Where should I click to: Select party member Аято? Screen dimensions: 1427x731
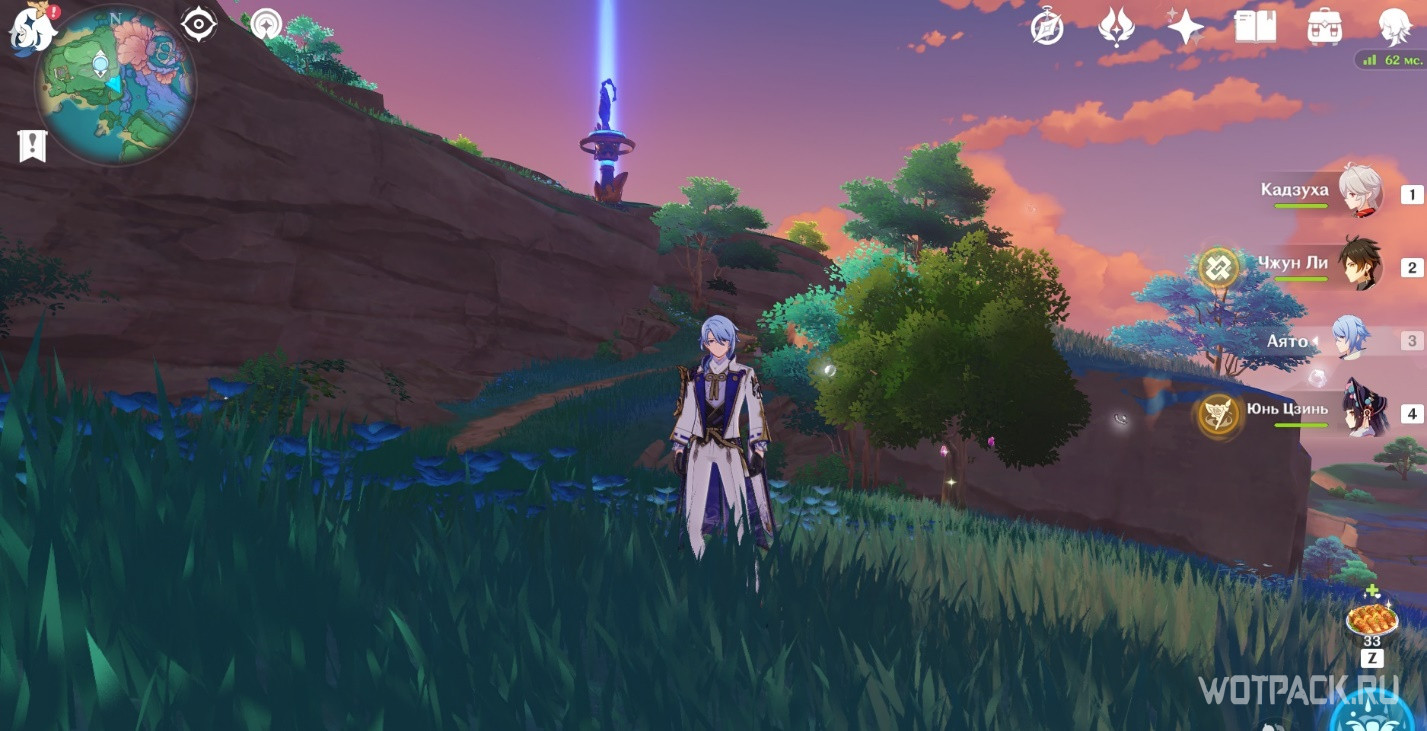pyautogui.click(x=1352, y=340)
